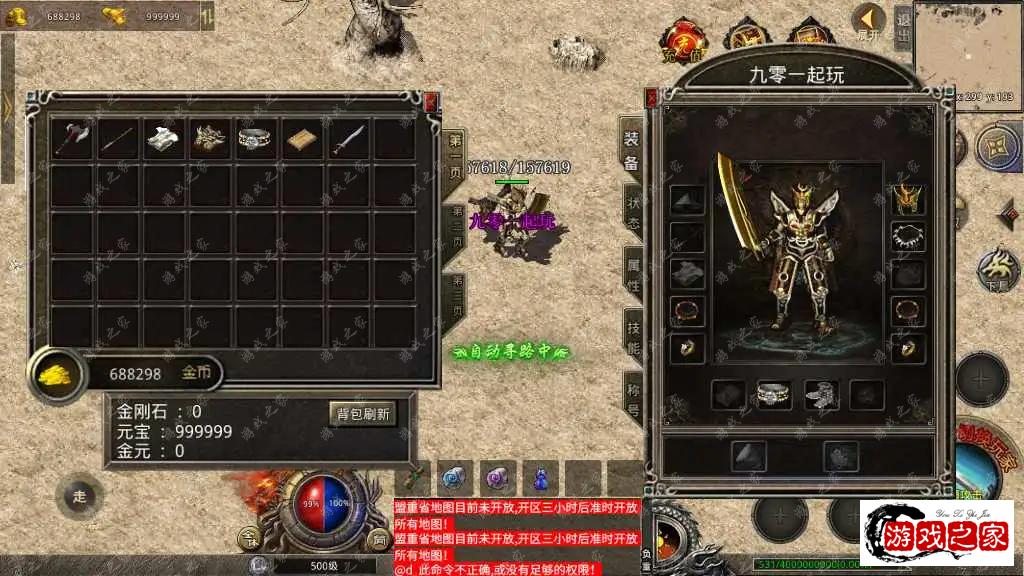Close the backpack window
This screenshot has width=1024, height=576.
pyautogui.click(x=431, y=101)
